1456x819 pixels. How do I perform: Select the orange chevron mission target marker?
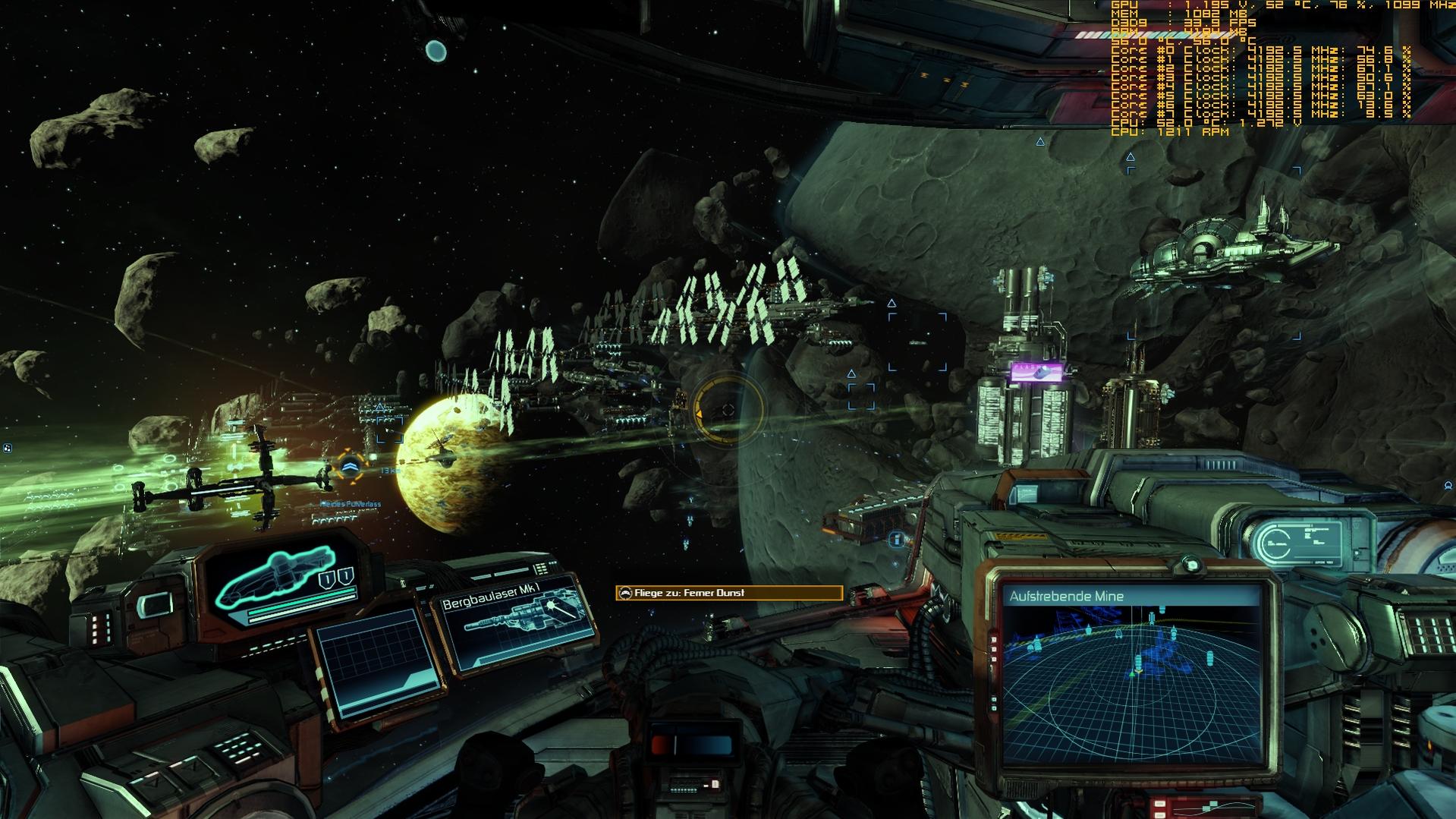click(351, 466)
